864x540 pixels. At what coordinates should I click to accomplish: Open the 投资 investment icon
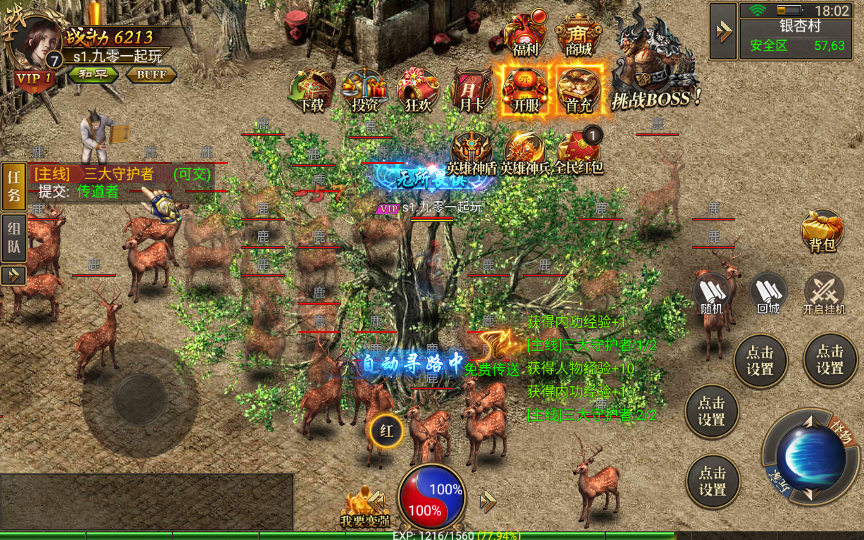click(365, 90)
